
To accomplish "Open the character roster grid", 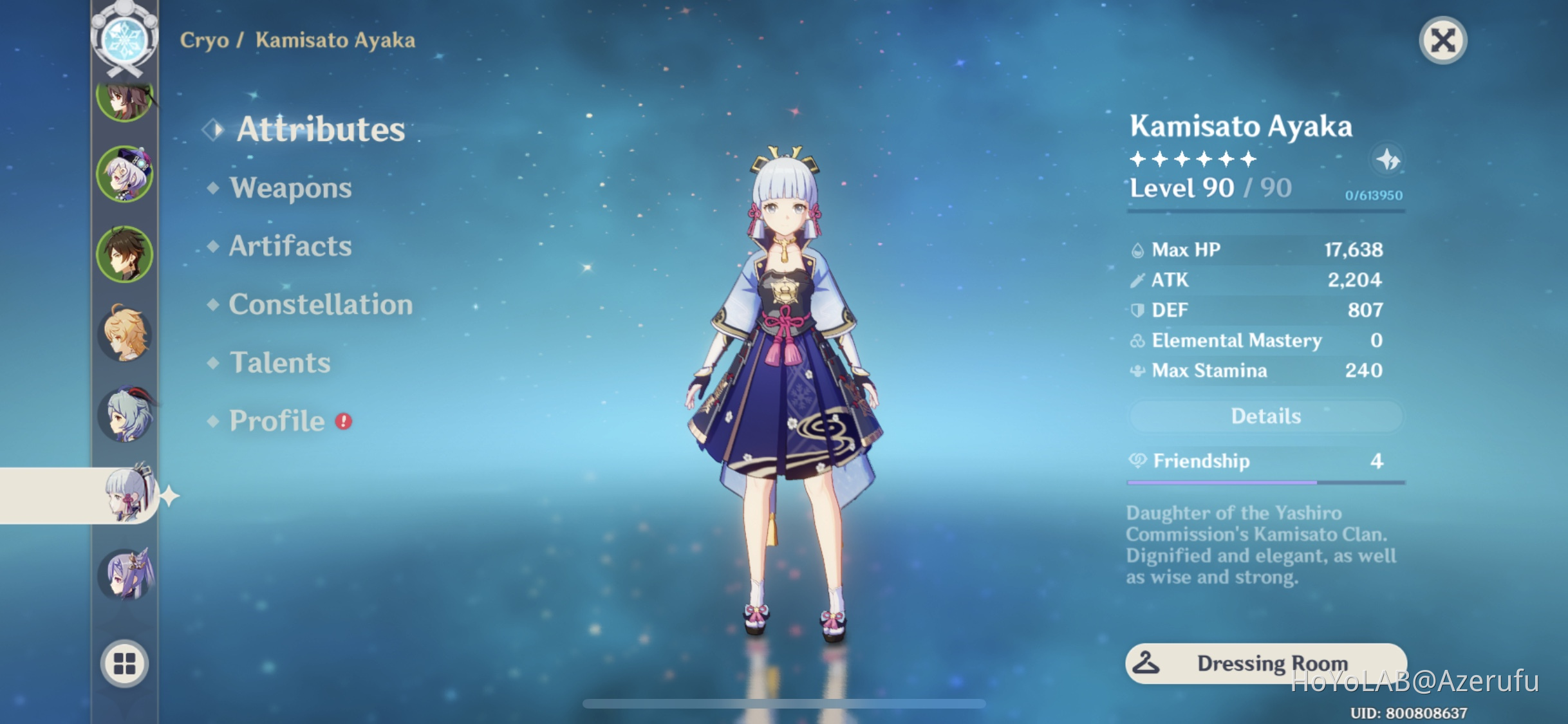I will 126,664.
